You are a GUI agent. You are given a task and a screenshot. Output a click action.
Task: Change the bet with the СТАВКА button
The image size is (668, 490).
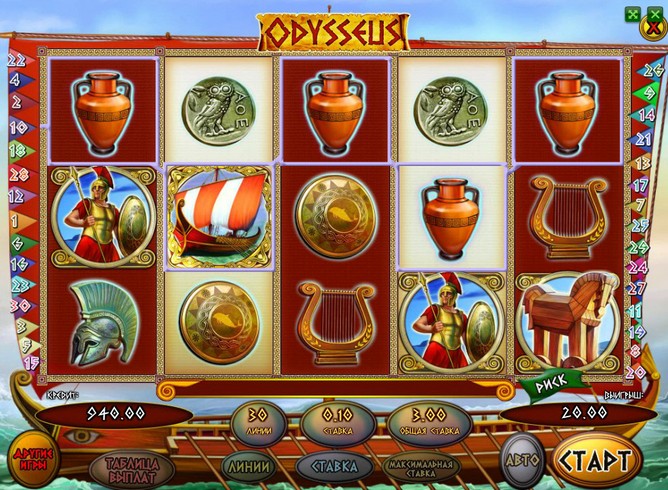pos(332,465)
